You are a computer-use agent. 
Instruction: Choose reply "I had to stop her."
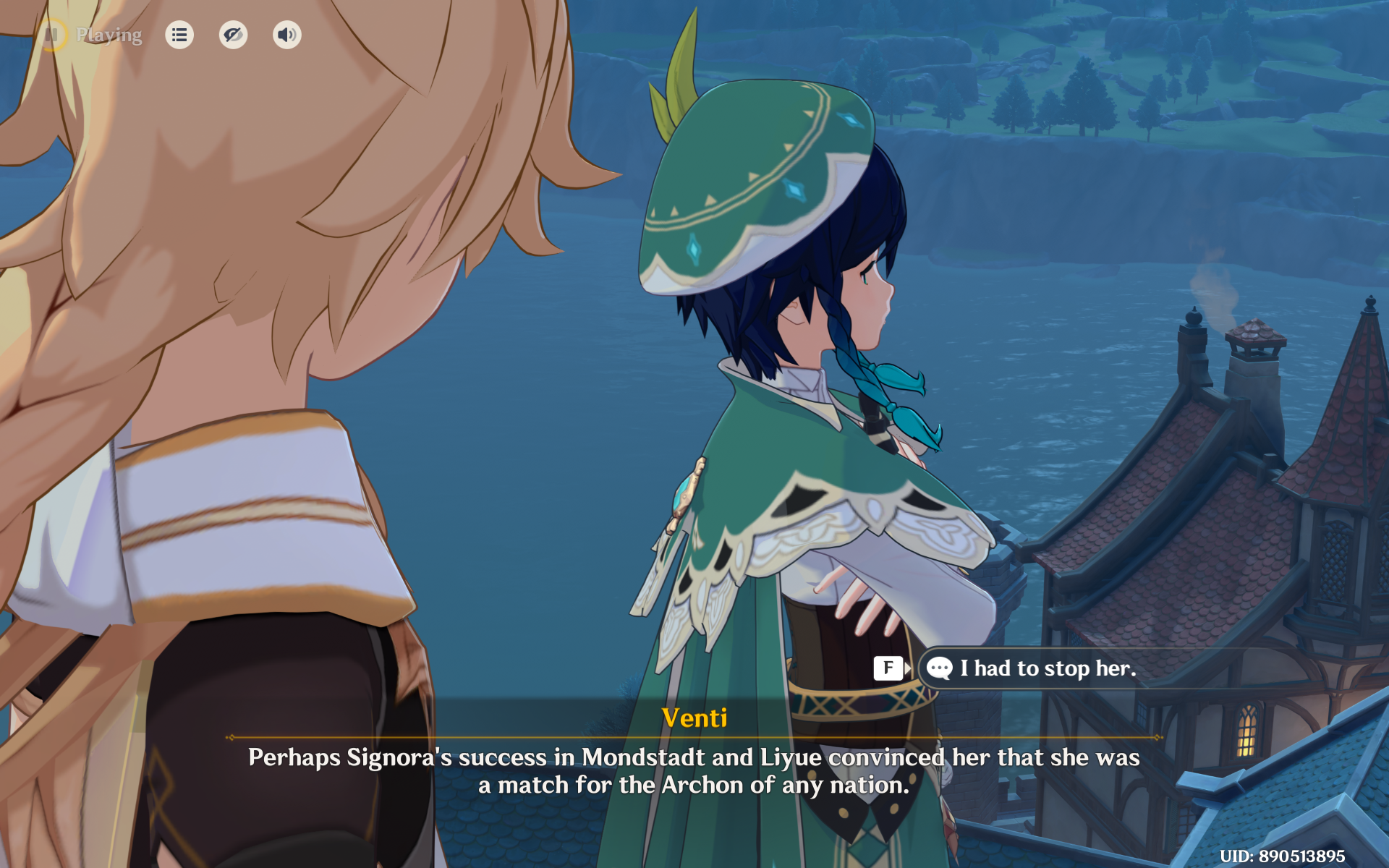coord(1047,668)
